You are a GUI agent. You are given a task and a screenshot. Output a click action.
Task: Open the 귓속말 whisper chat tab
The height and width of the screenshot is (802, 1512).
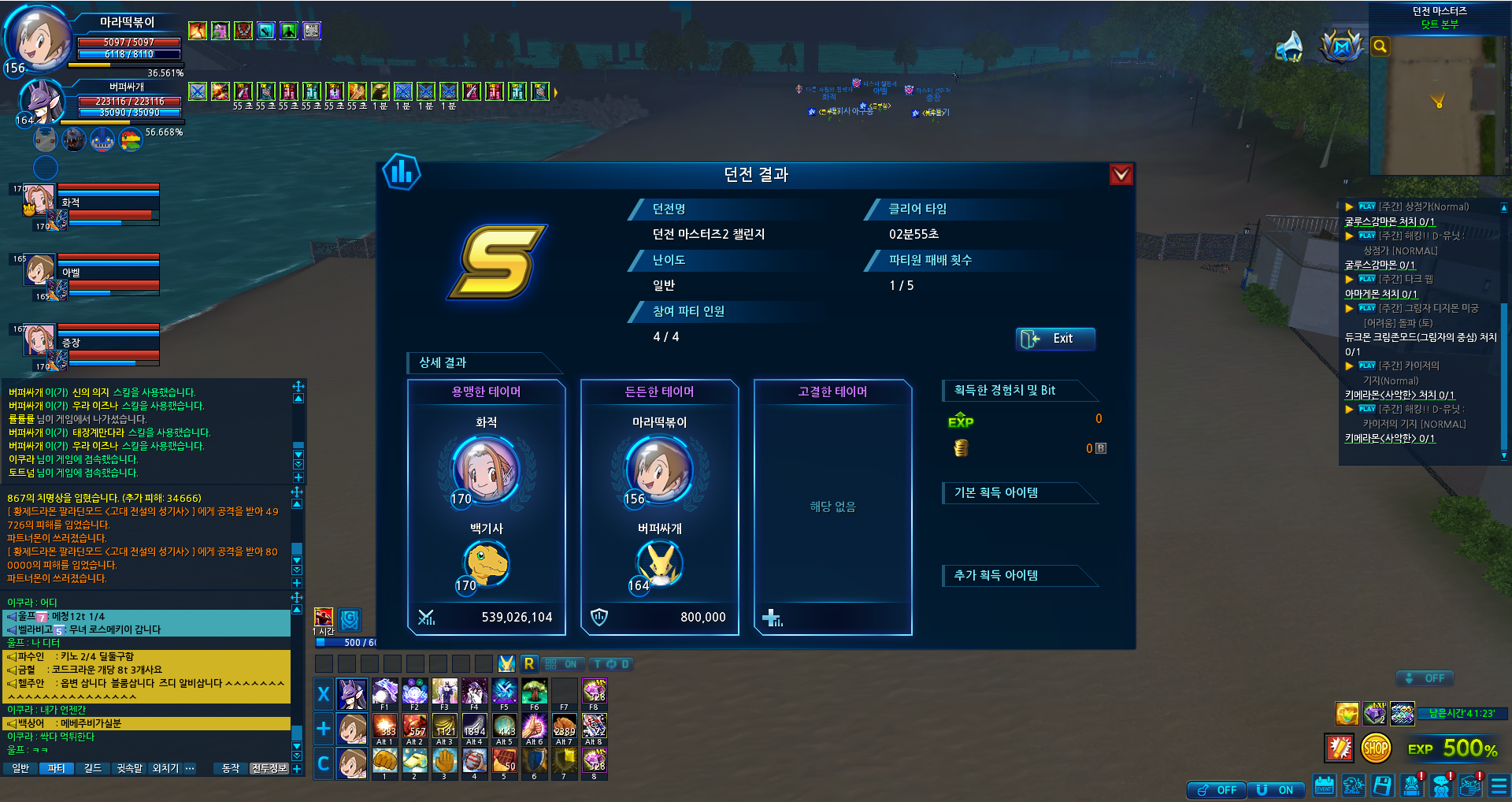130,768
